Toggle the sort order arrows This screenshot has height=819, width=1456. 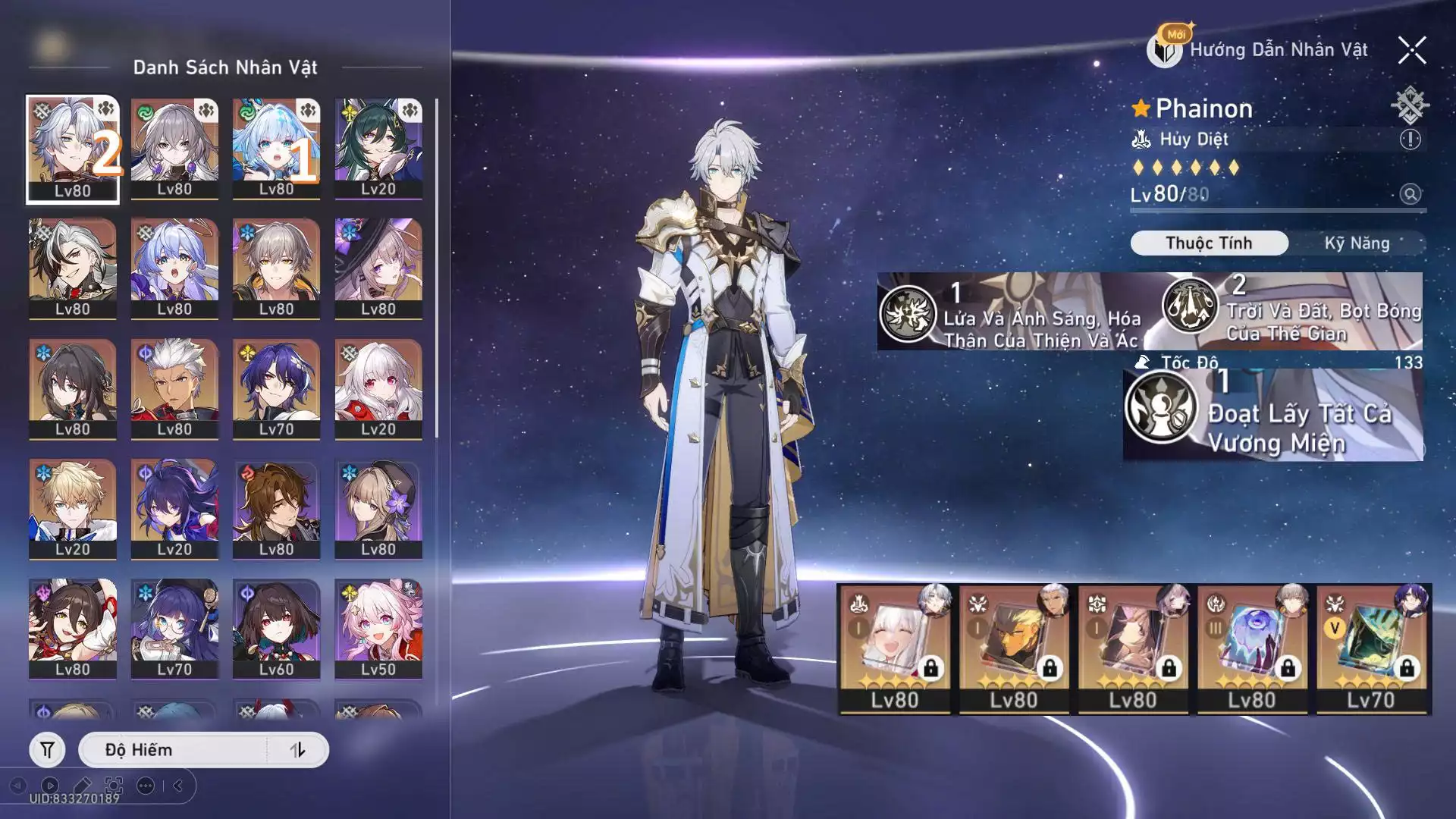click(297, 750)
